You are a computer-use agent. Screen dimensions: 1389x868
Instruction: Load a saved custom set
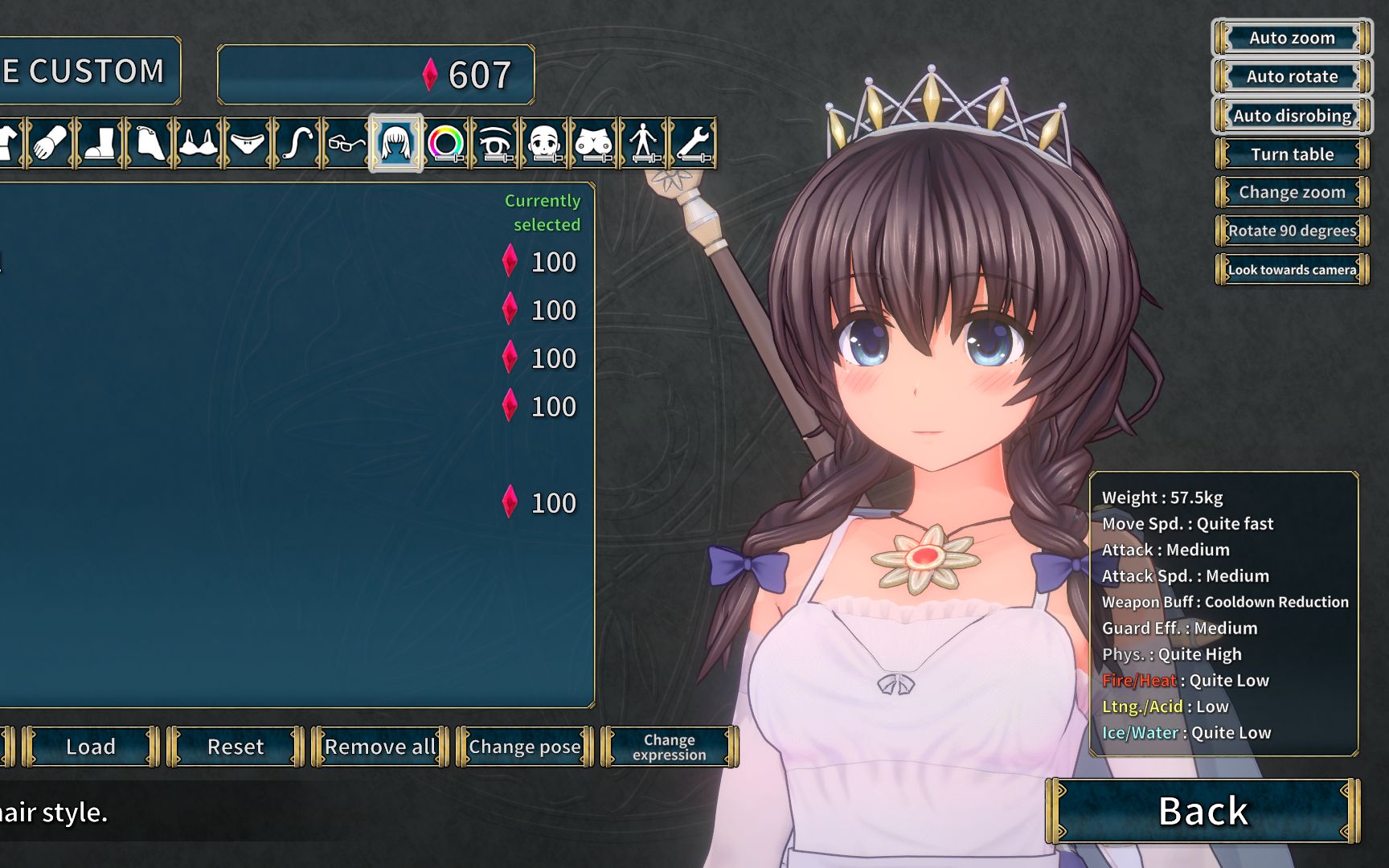(x=91, y=747)
